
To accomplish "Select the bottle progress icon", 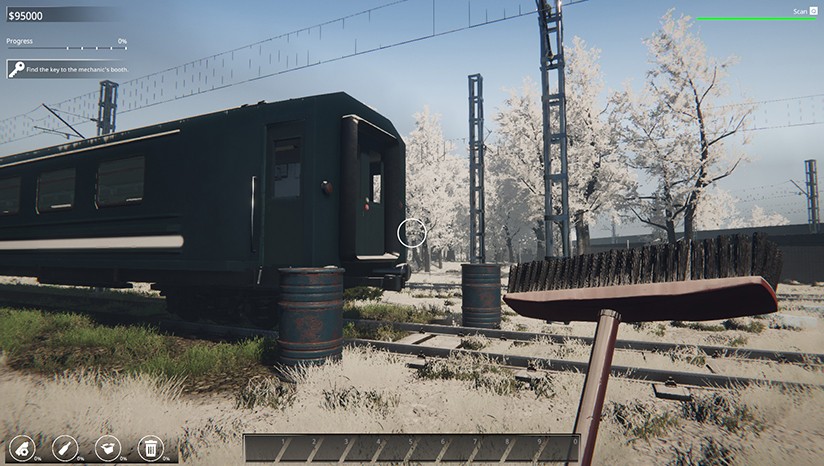I will click(65, 448).
